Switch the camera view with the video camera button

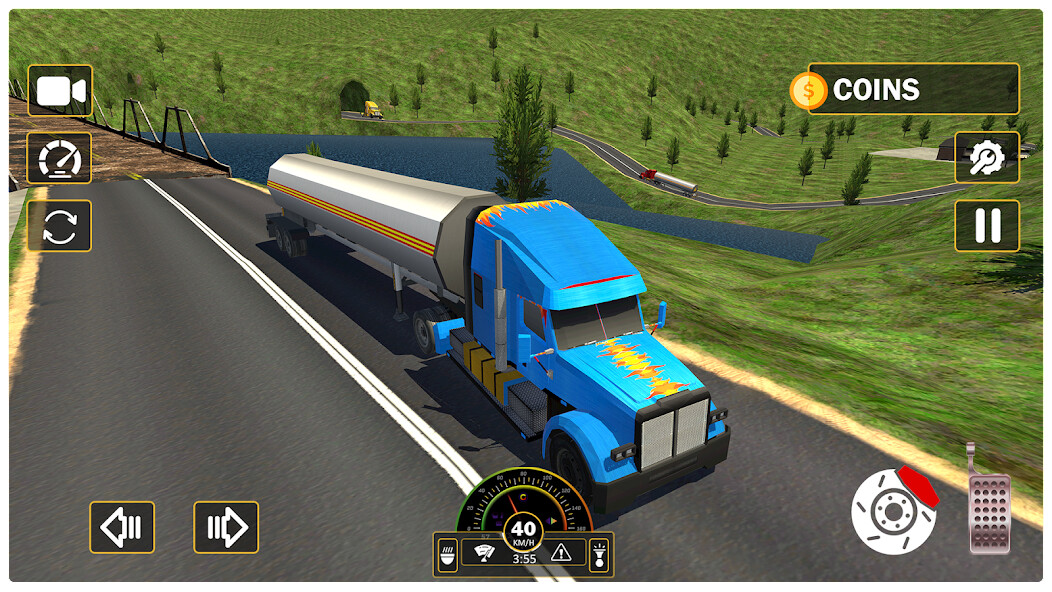point(60,91)
